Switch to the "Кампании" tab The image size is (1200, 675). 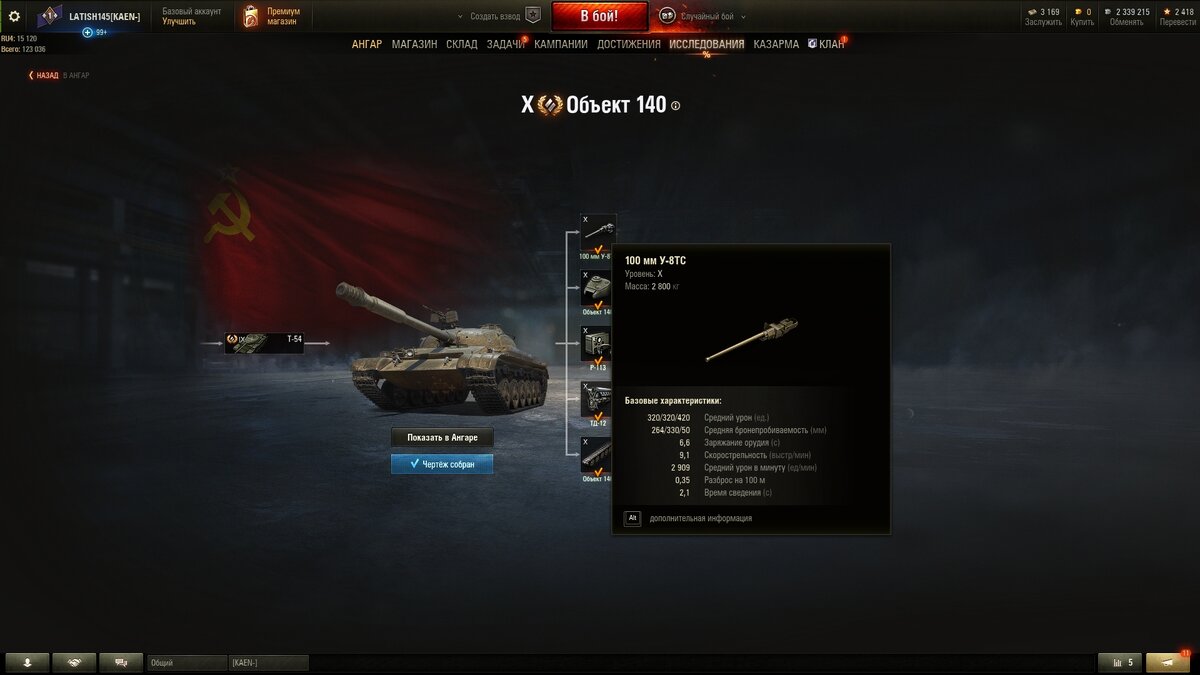coord(561,44)
